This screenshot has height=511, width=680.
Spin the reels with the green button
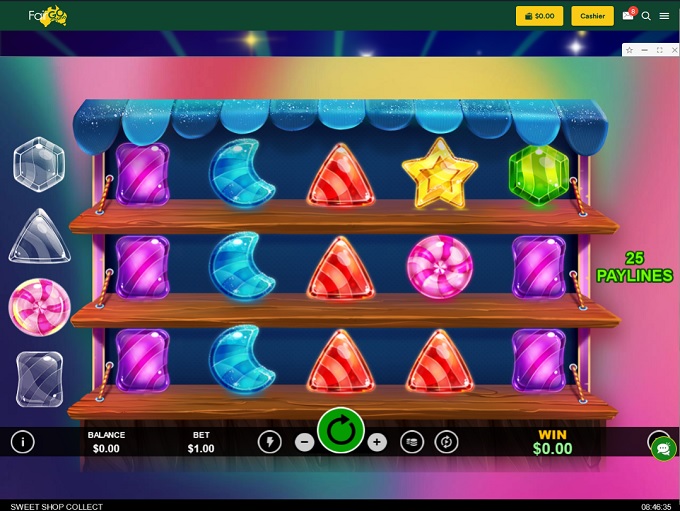click(341, 432)
